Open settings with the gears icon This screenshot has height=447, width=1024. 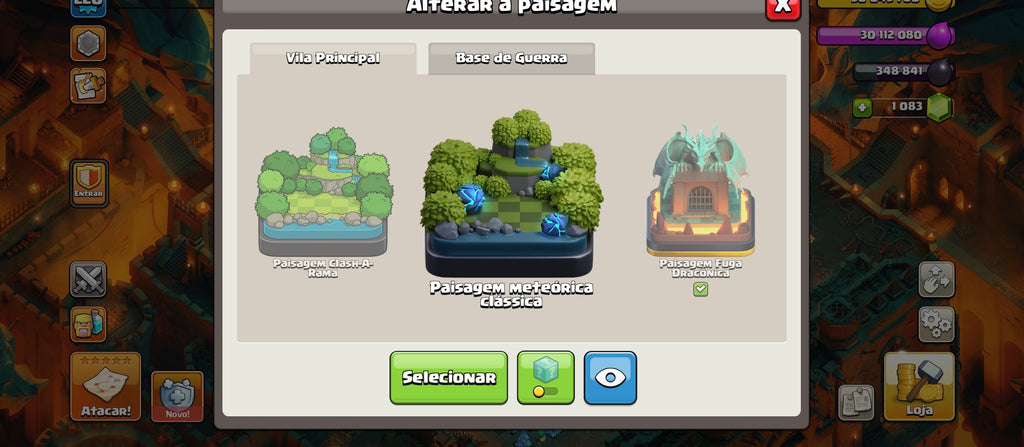tap(936, 324)
